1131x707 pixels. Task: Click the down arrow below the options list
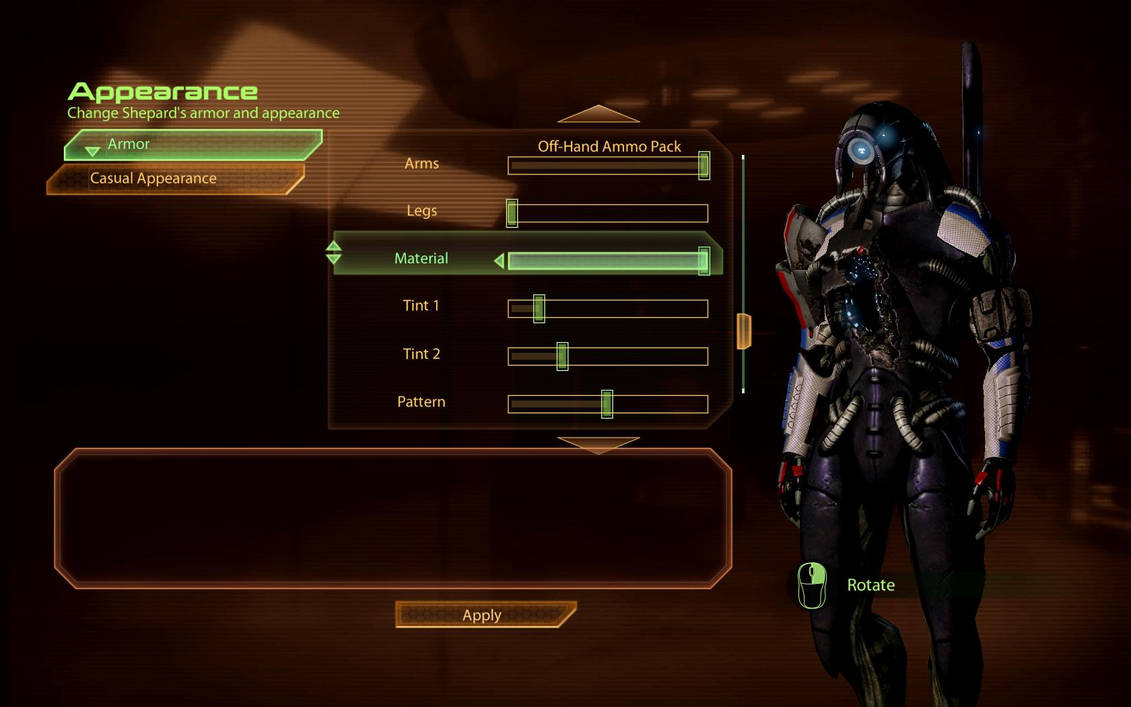tap(598, 444)
